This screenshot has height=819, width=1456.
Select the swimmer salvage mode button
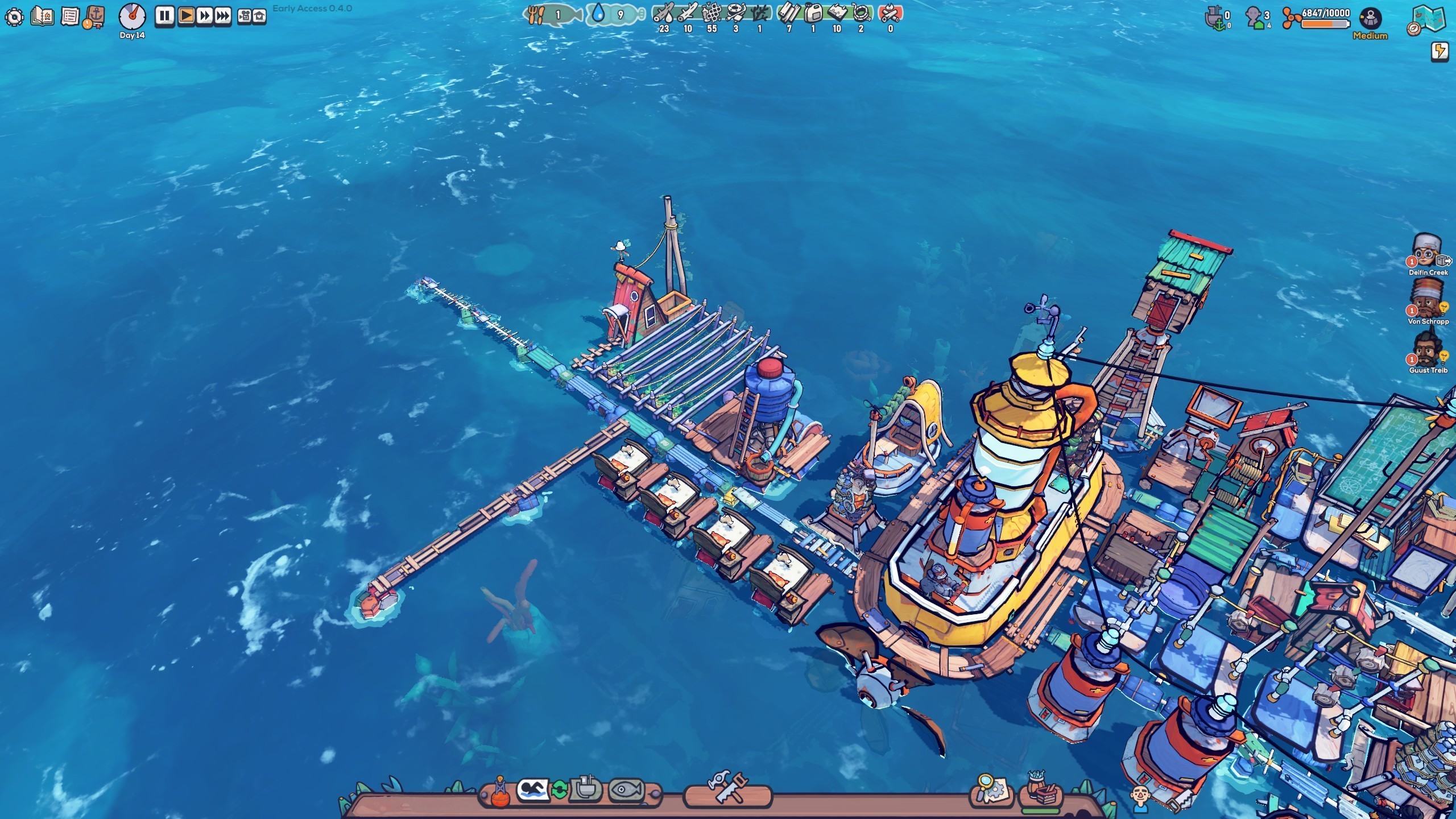click(532, 789)
